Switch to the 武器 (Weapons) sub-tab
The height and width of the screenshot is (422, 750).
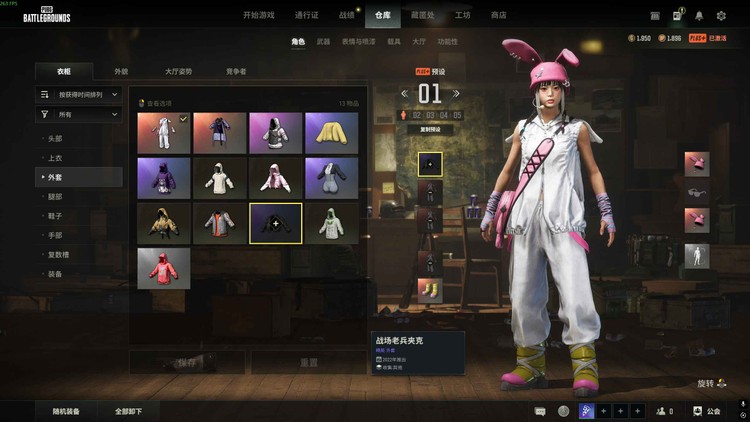323,42
